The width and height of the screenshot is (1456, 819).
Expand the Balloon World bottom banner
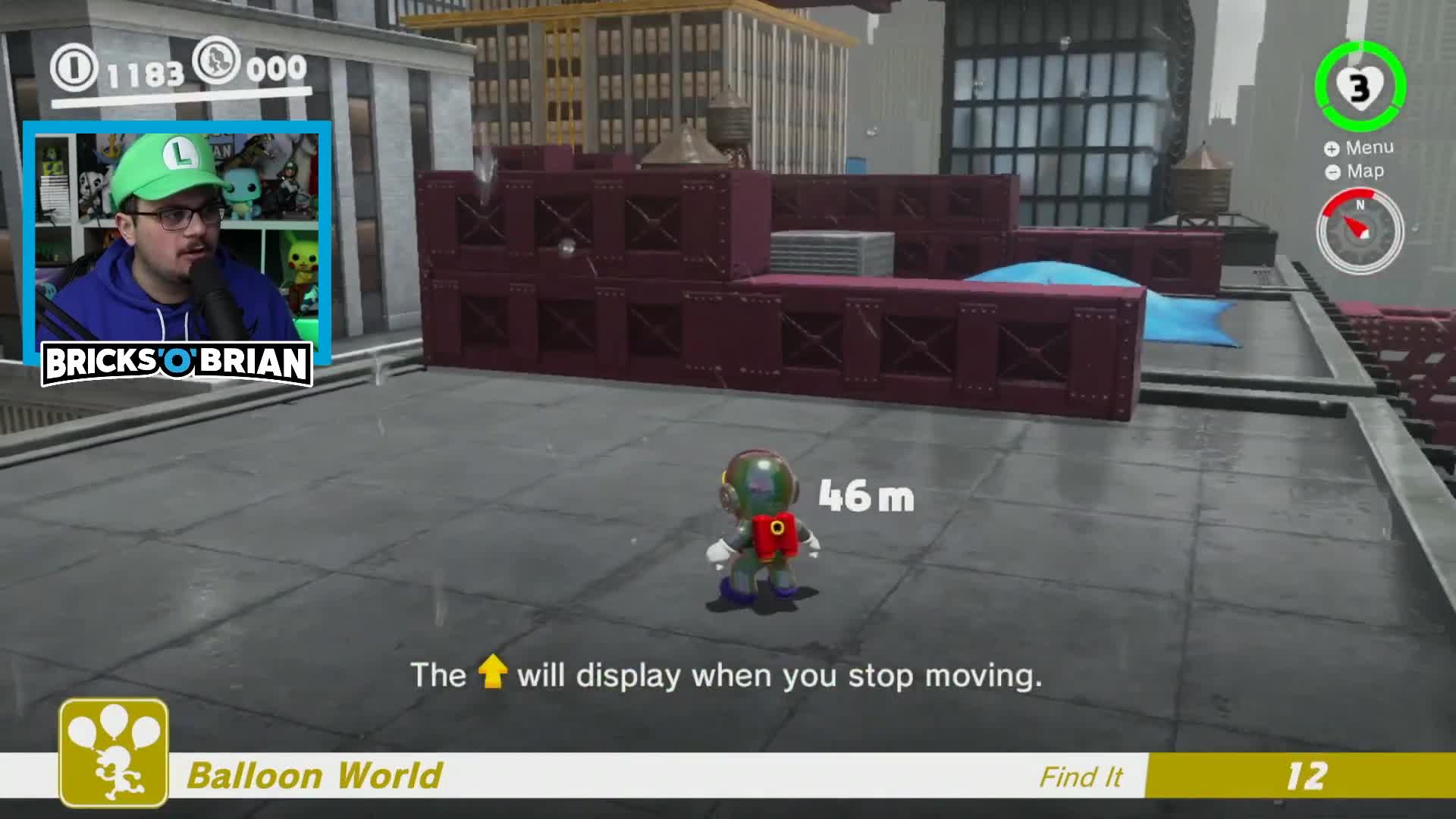click(x=607, y=775)
